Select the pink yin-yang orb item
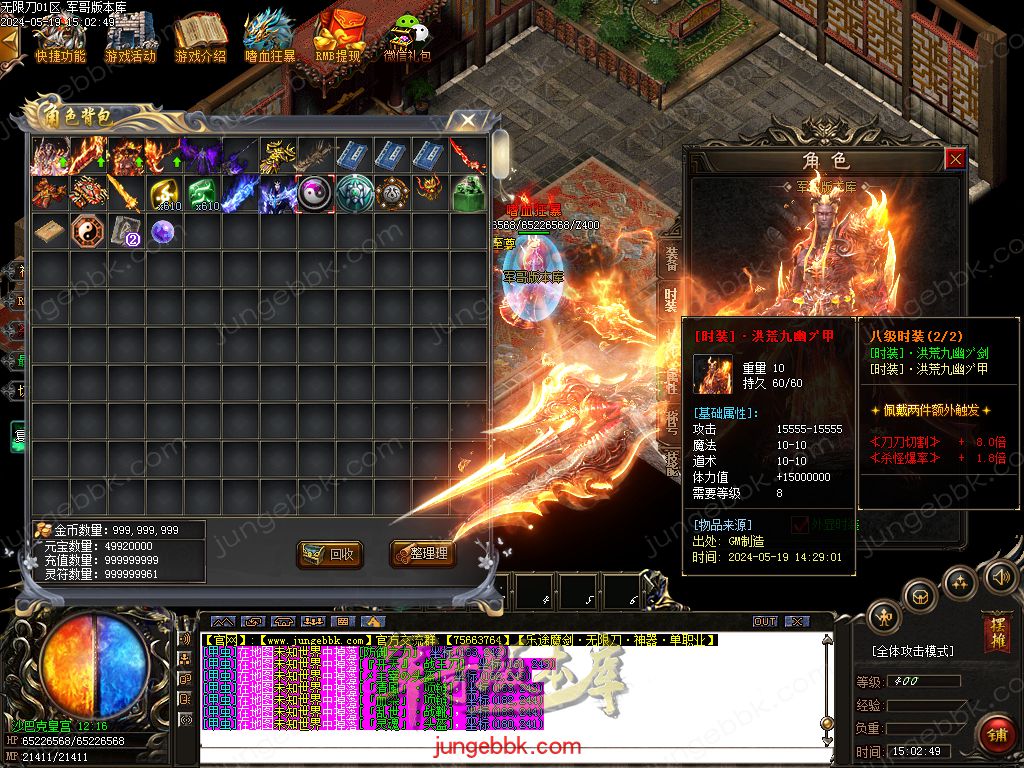The height and width of the screenshot is (768, 1024). 315,193
